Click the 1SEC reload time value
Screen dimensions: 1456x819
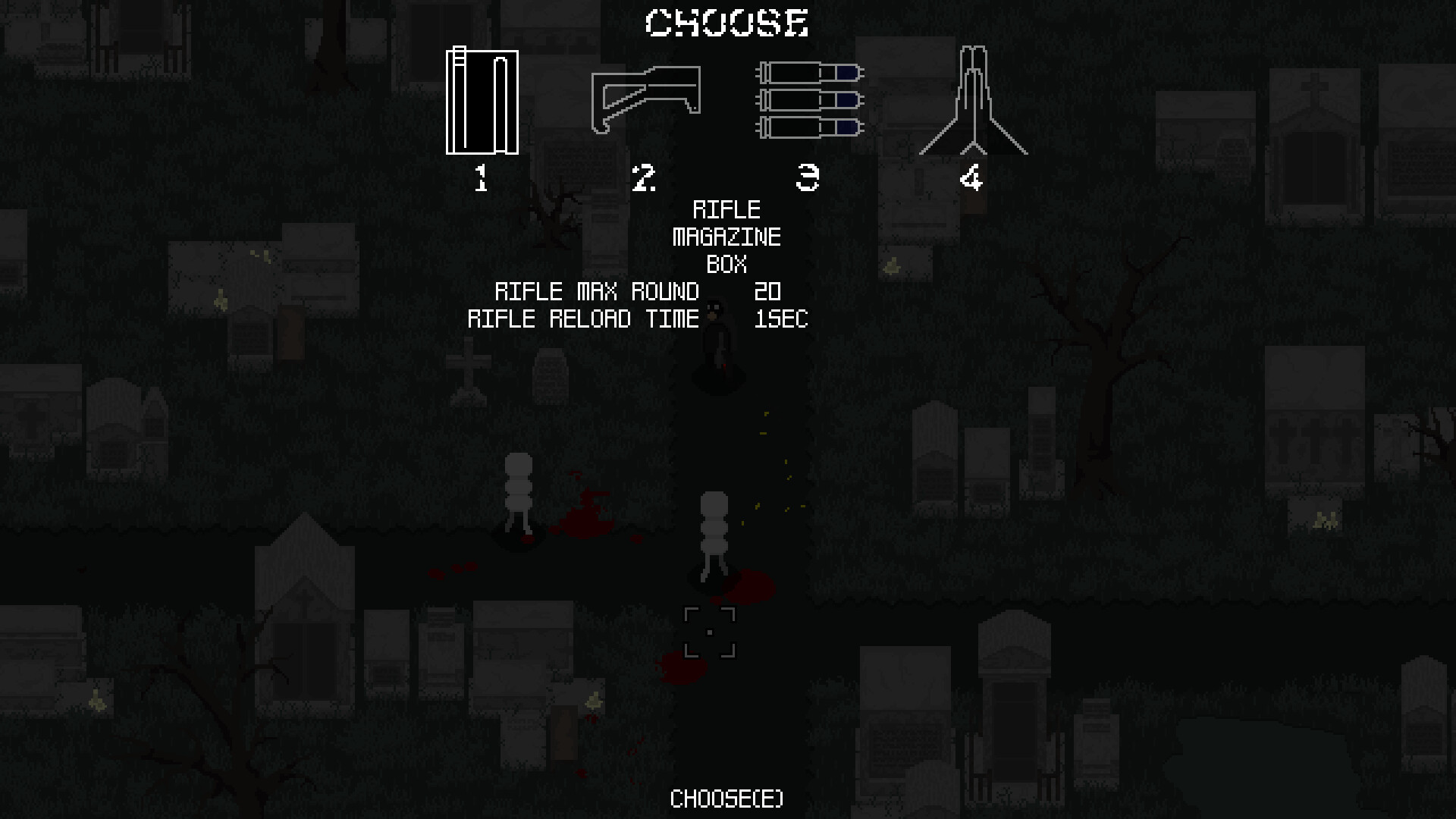(x=780, y=319)
